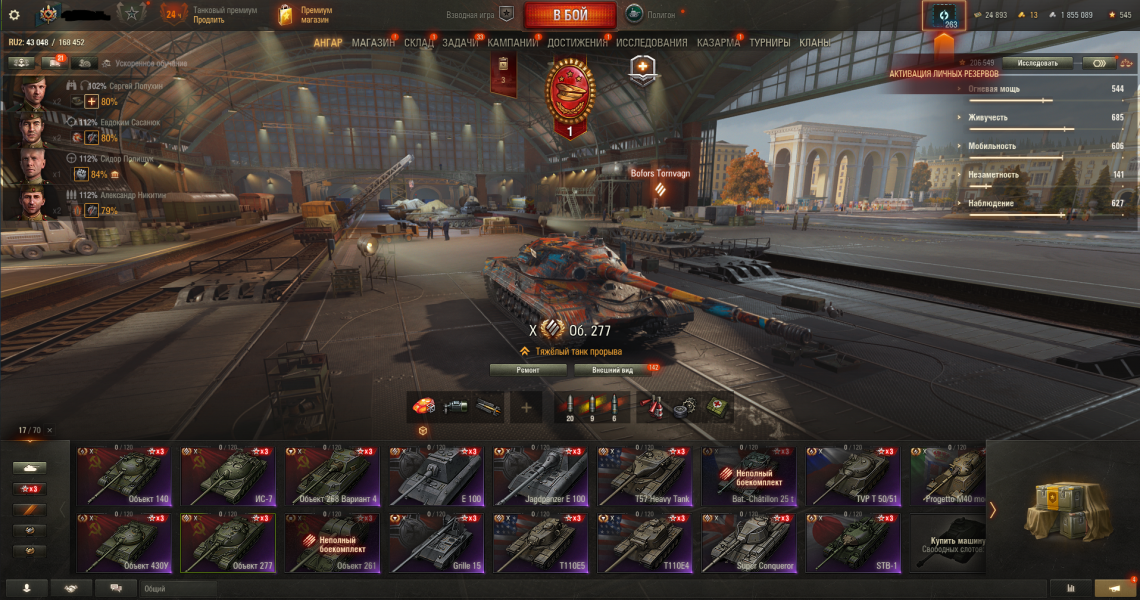Show the ИССЛЕДОВАНИЯ tab
Viewport: 1140px width, 600px height.
pos(651,43)
